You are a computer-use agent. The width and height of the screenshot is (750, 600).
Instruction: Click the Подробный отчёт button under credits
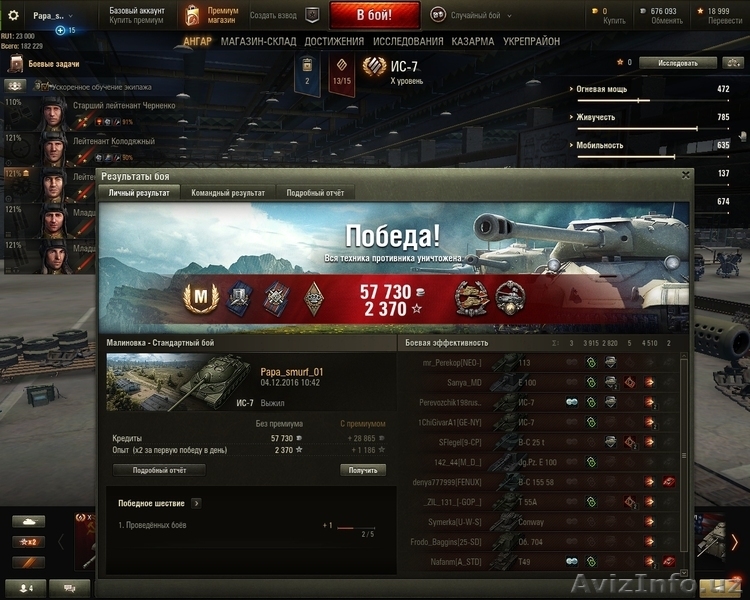[x=158, y=470]
